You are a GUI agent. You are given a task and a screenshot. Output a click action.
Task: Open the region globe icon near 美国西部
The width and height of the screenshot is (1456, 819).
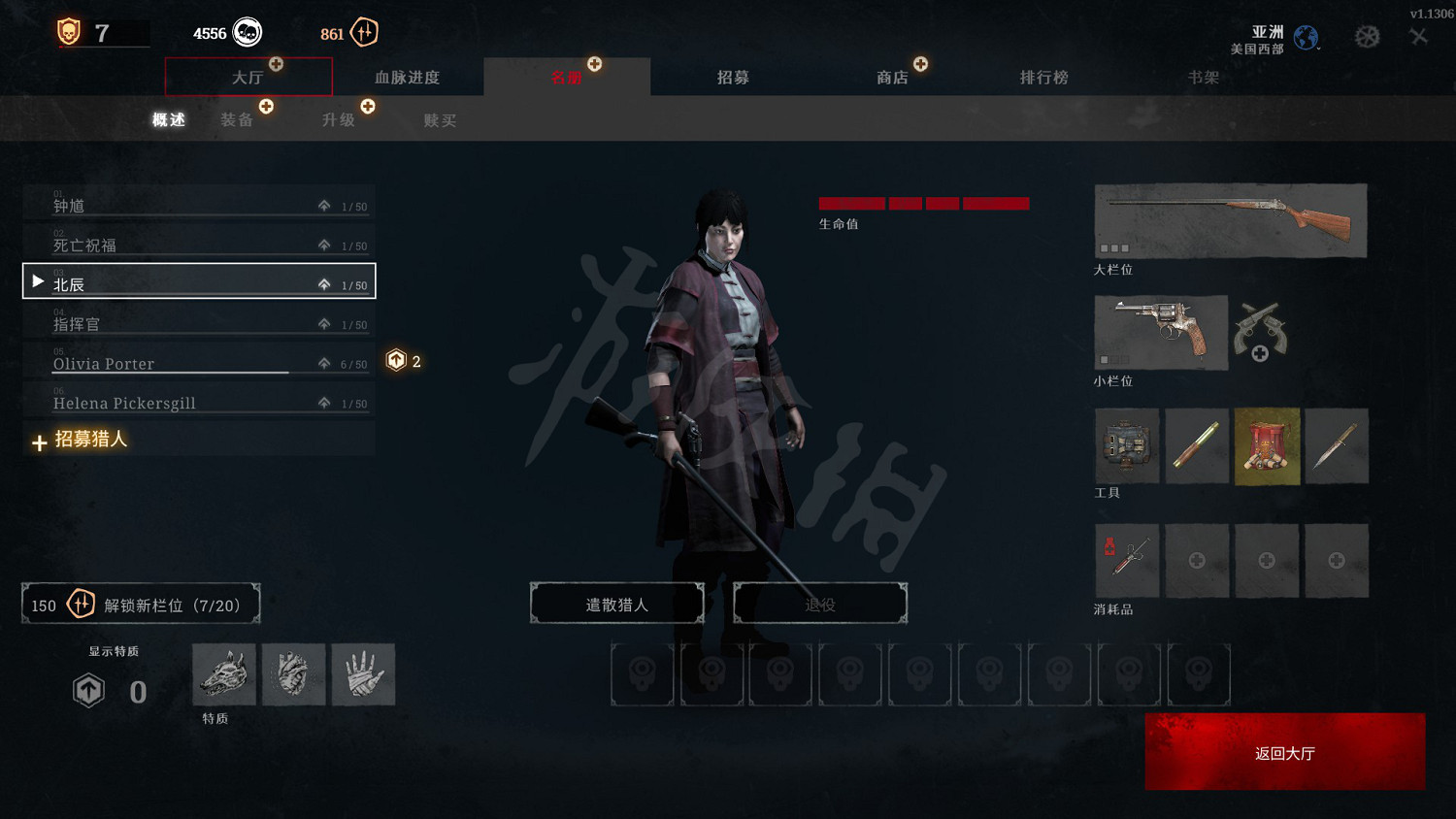1306,38
